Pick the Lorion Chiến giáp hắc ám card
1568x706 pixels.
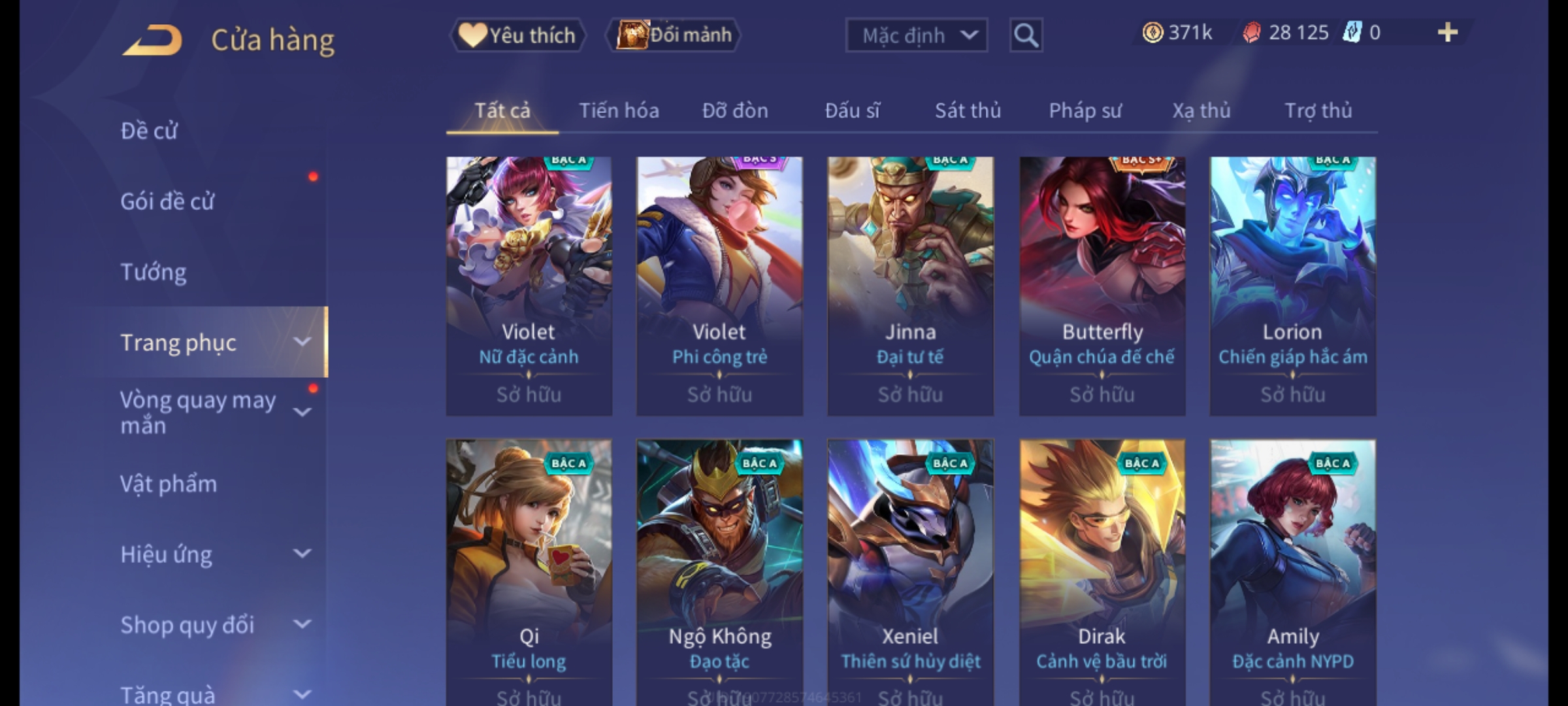pyautogui.click(x=1292, y=286)
